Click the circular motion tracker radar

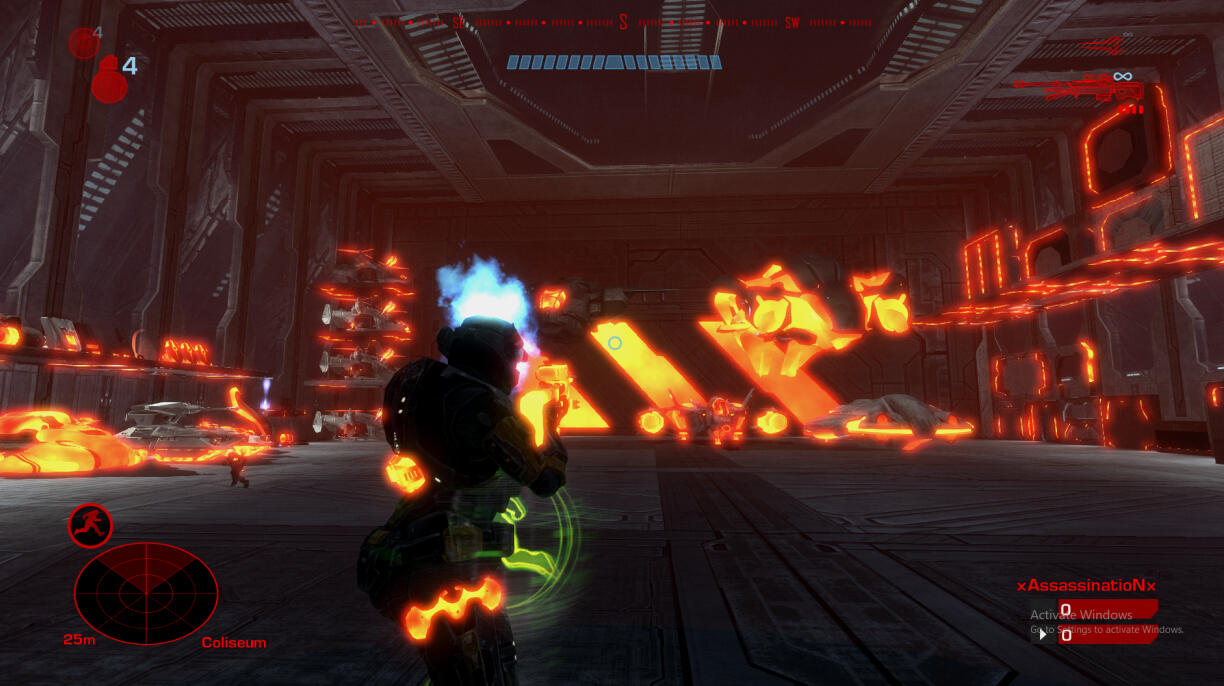point(146,593)
